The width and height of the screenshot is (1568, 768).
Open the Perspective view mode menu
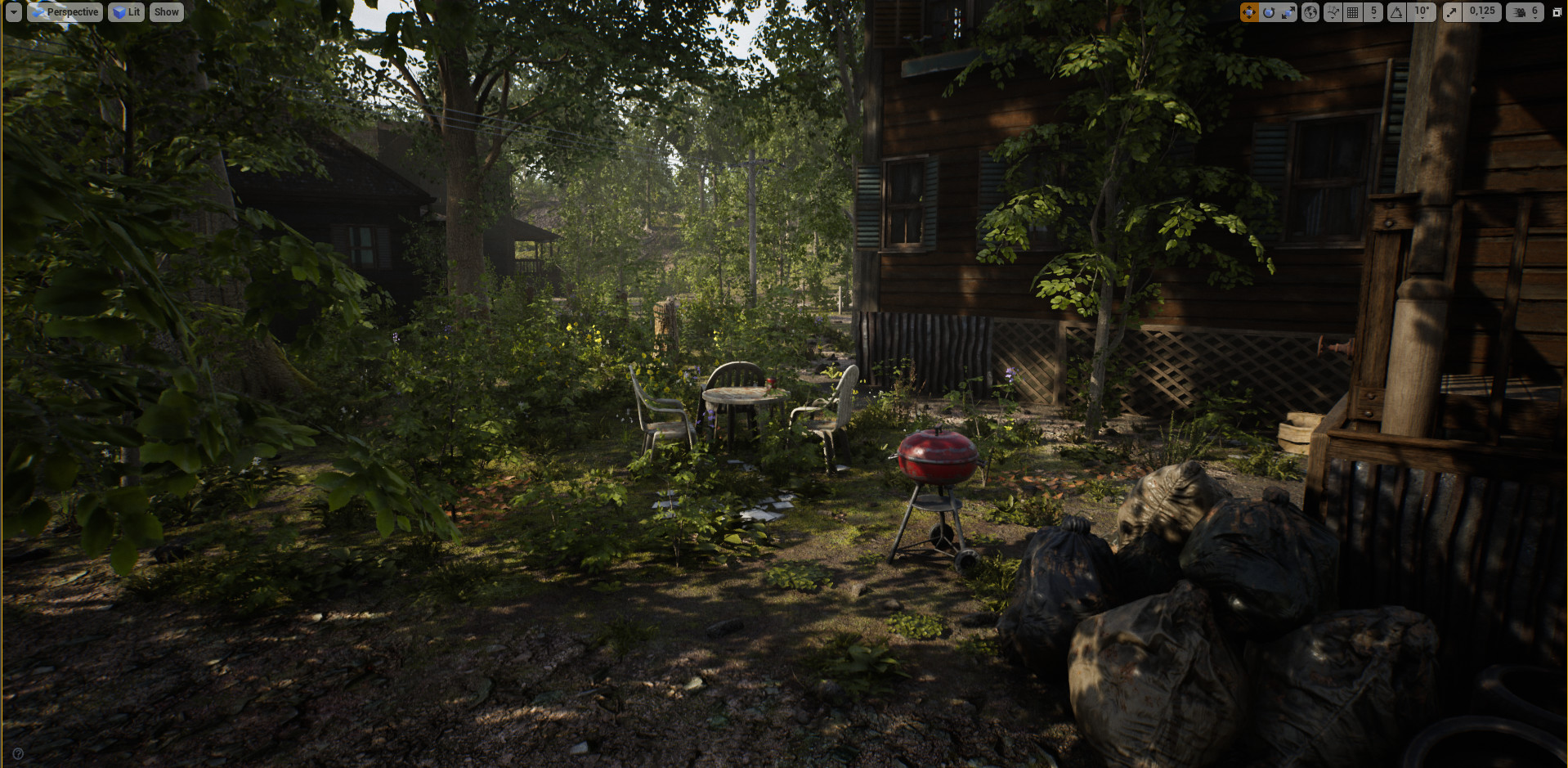66,11
